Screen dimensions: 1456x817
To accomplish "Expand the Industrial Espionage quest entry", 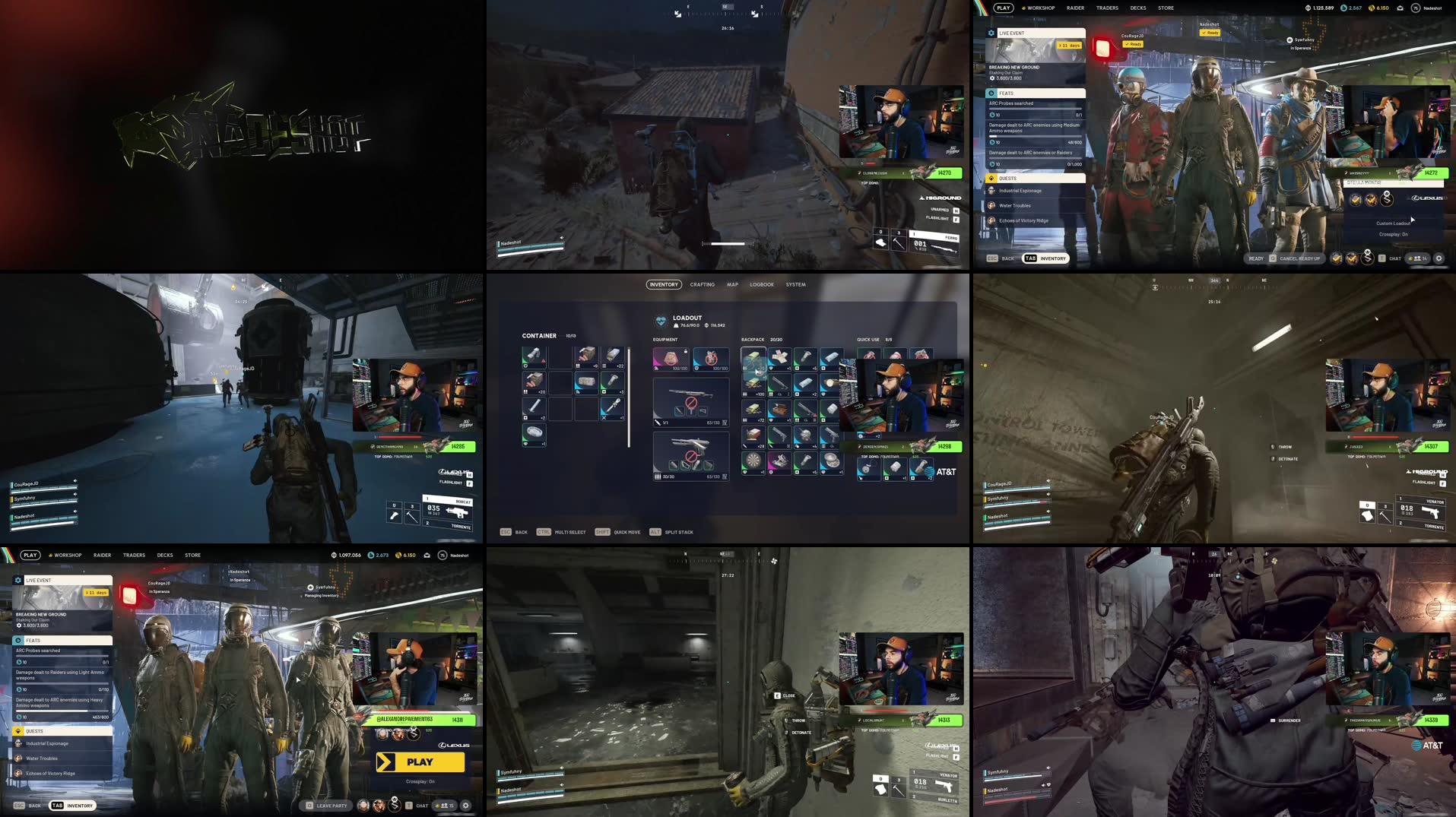I will coord(1020,191).
